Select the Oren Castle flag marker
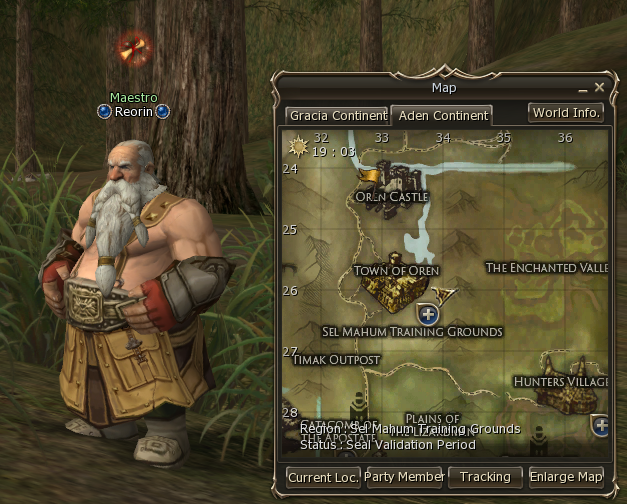 coord(369,176)
